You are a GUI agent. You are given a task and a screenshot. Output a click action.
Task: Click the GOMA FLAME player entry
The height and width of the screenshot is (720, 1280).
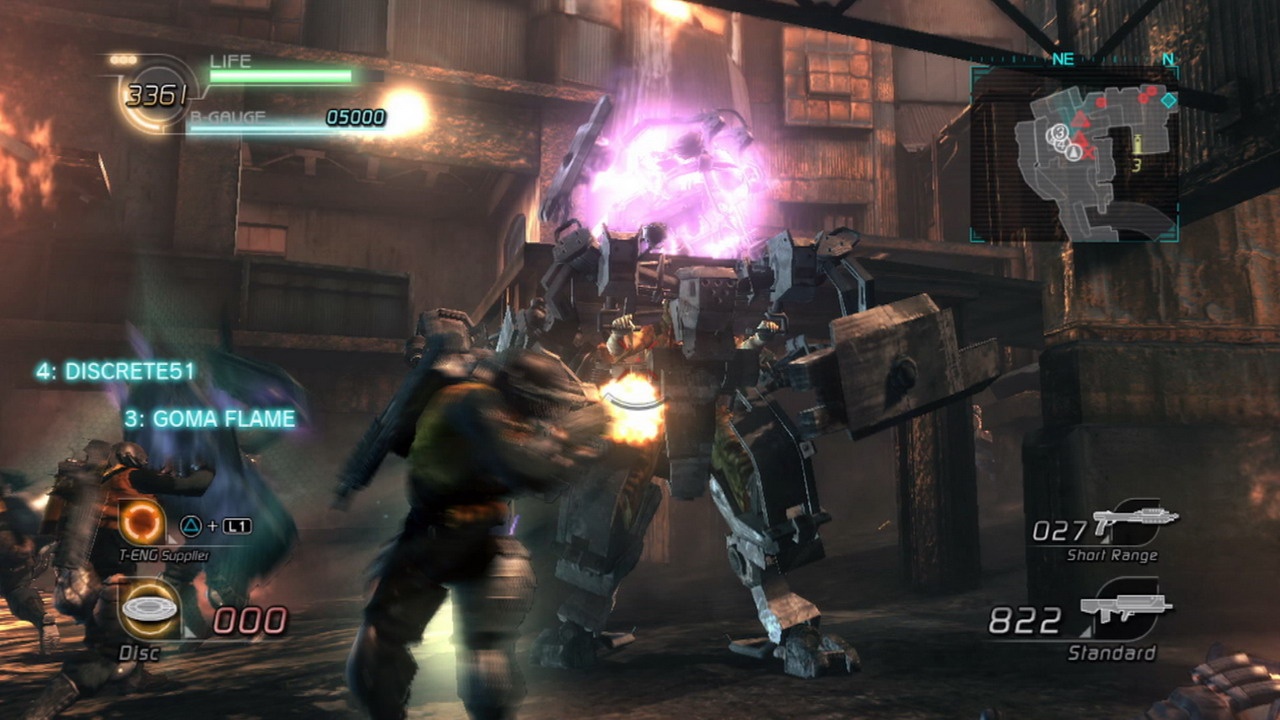[210, 419]
